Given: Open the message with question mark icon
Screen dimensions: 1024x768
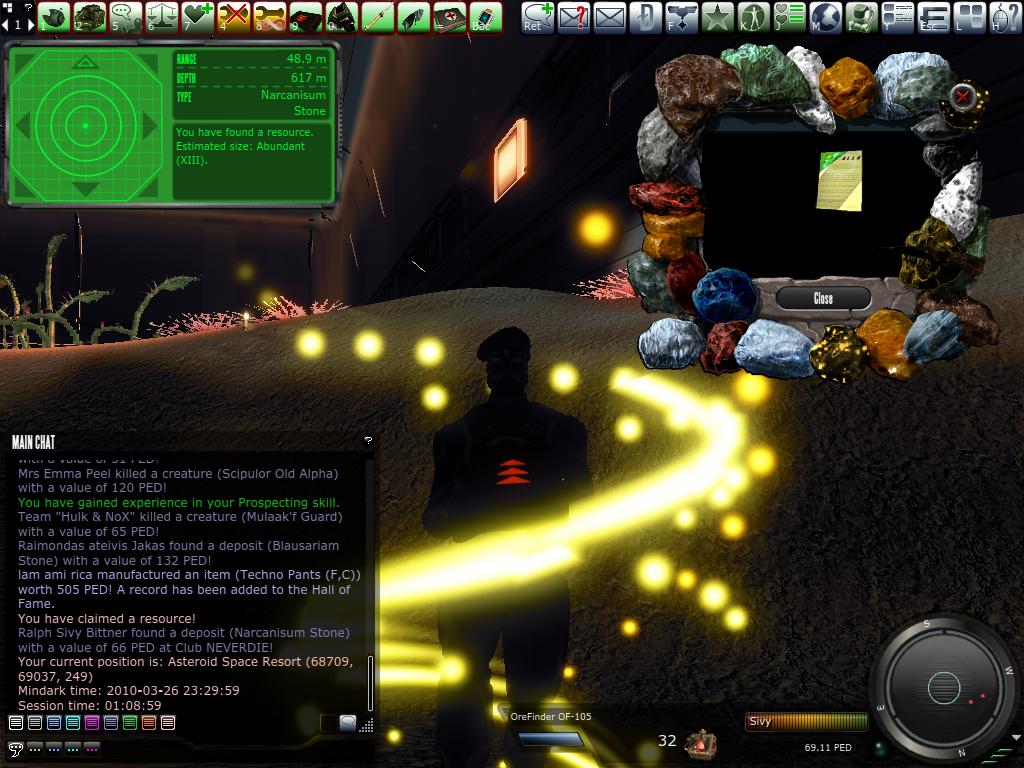Looking at the screenshot, I should pos(573,16).
